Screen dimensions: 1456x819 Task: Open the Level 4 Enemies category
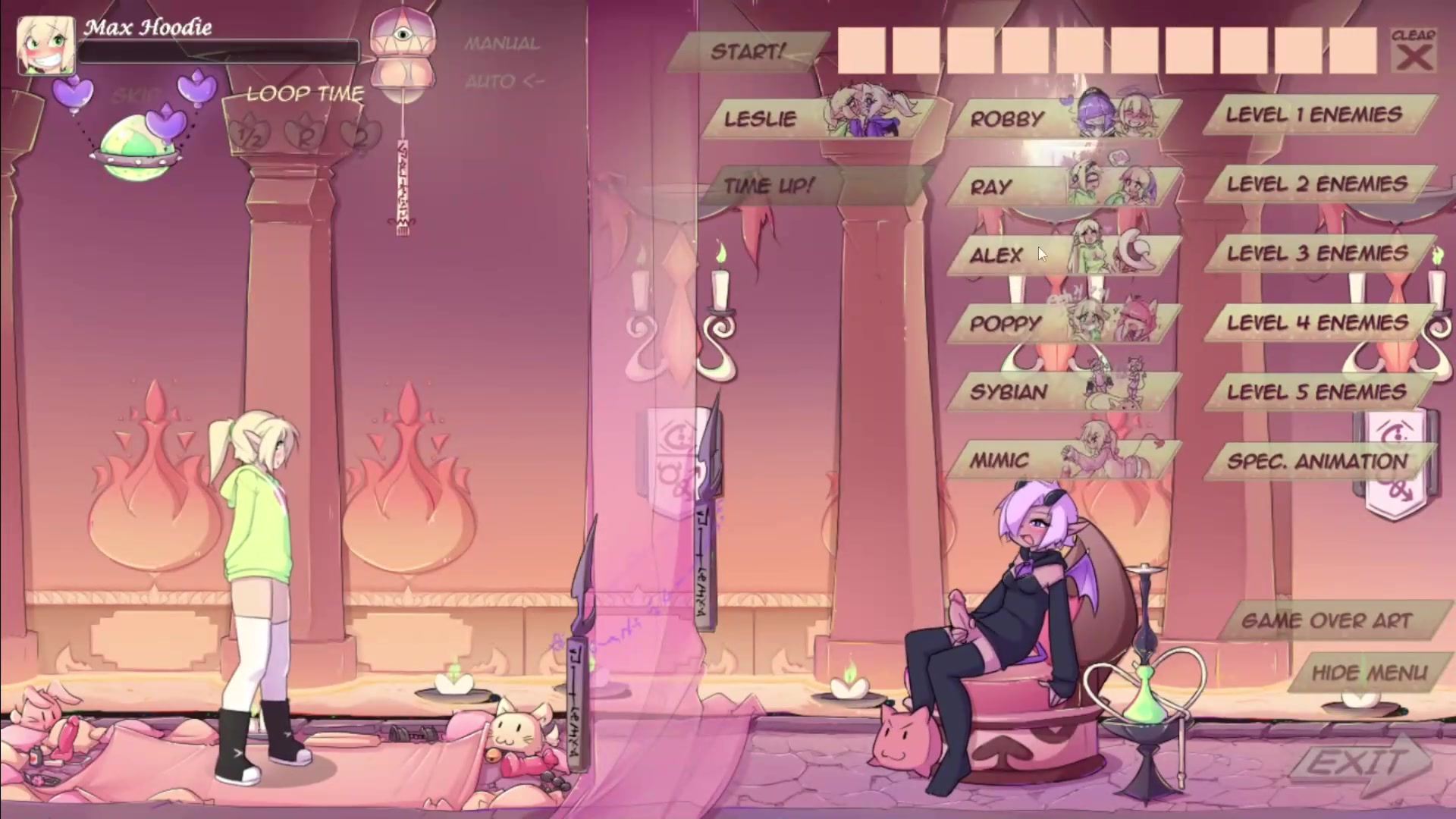(1318, 323)
